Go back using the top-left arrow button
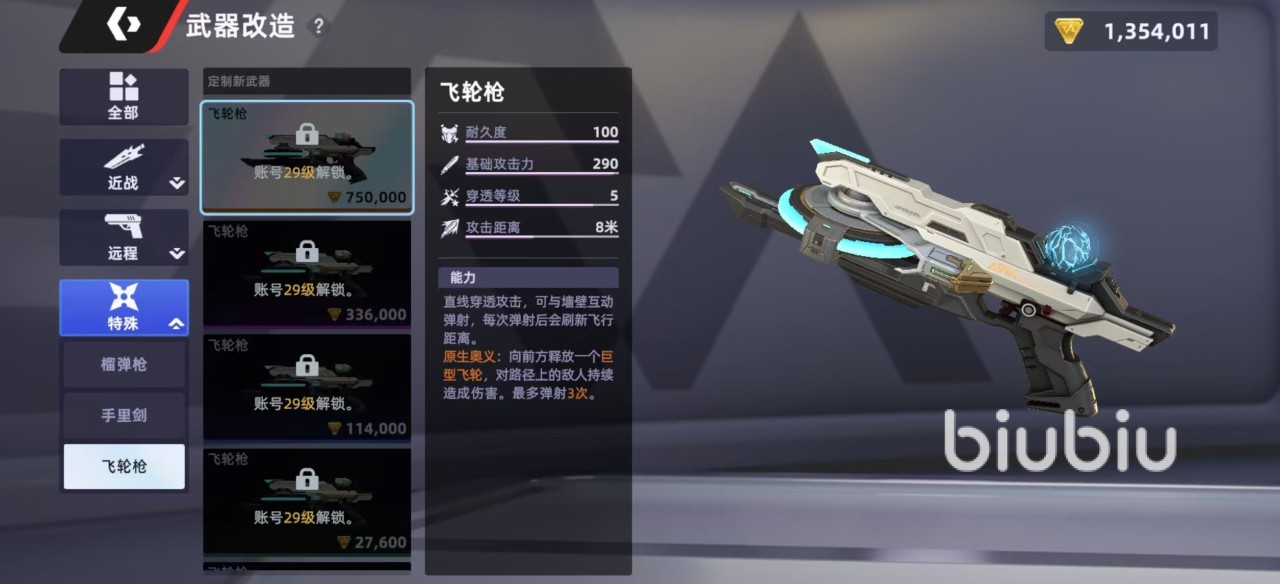 coord(123,27)
